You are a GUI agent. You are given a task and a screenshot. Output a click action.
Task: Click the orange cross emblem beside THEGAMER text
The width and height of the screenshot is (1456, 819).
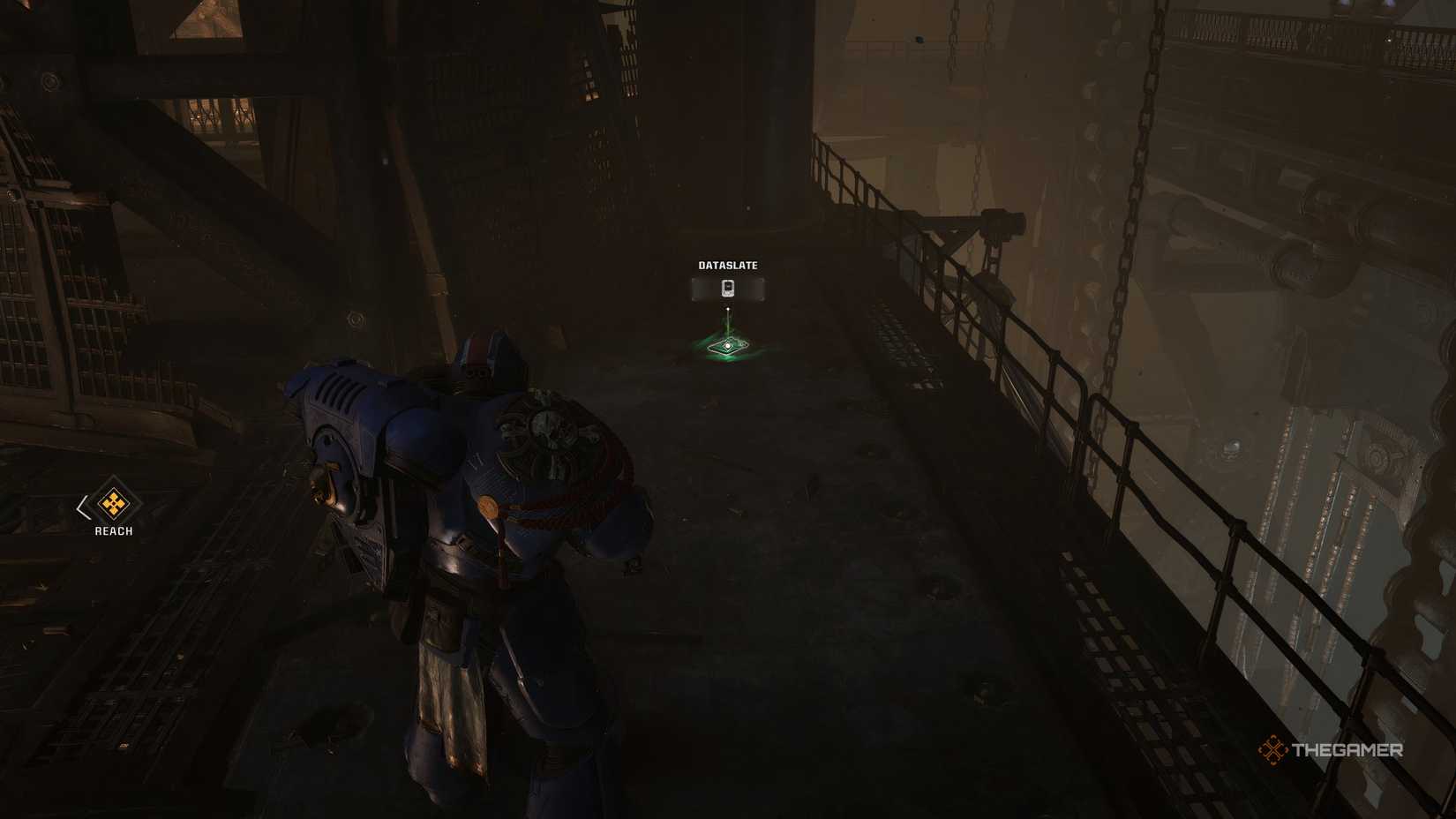click(1273, 751)
